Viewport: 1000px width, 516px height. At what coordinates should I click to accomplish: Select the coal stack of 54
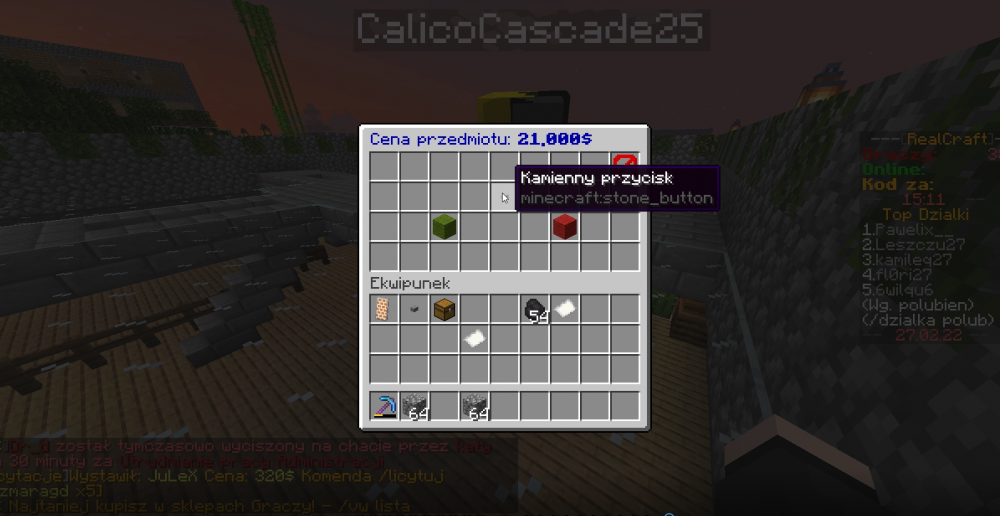pyautogui.click(x=535, y=310)
